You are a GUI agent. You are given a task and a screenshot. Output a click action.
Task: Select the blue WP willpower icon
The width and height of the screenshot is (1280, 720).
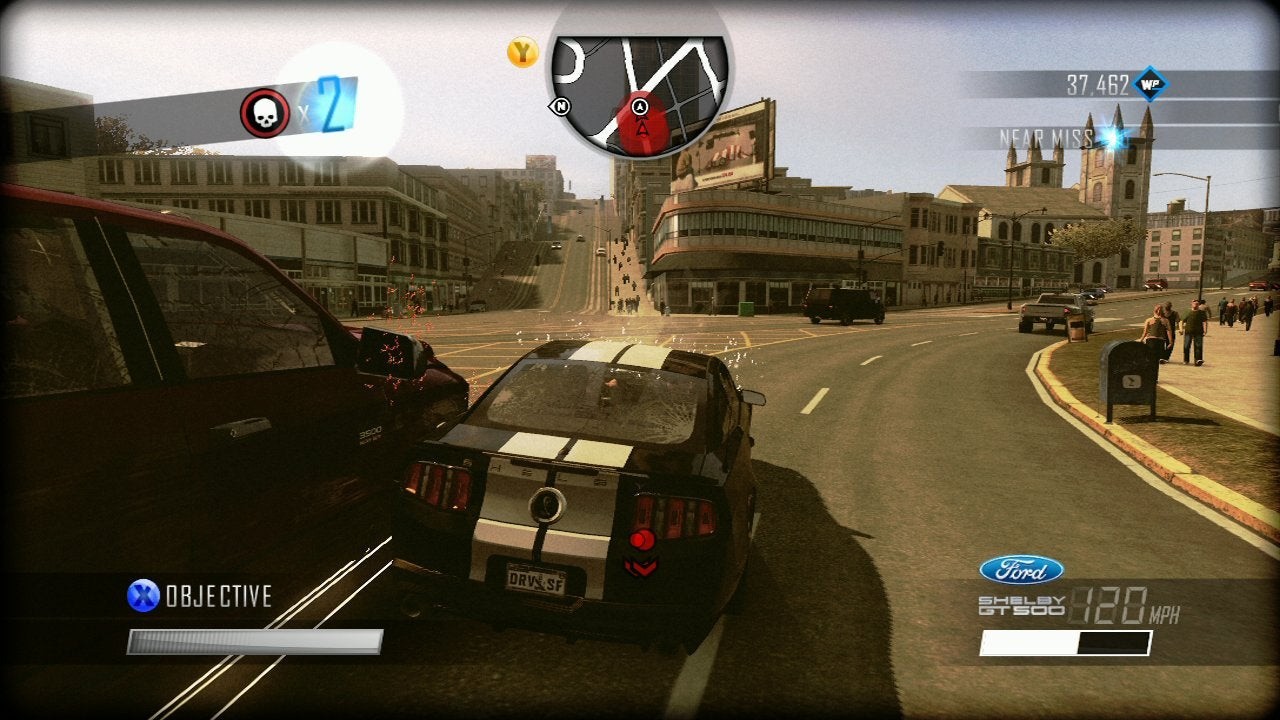tap(1150, 85)
